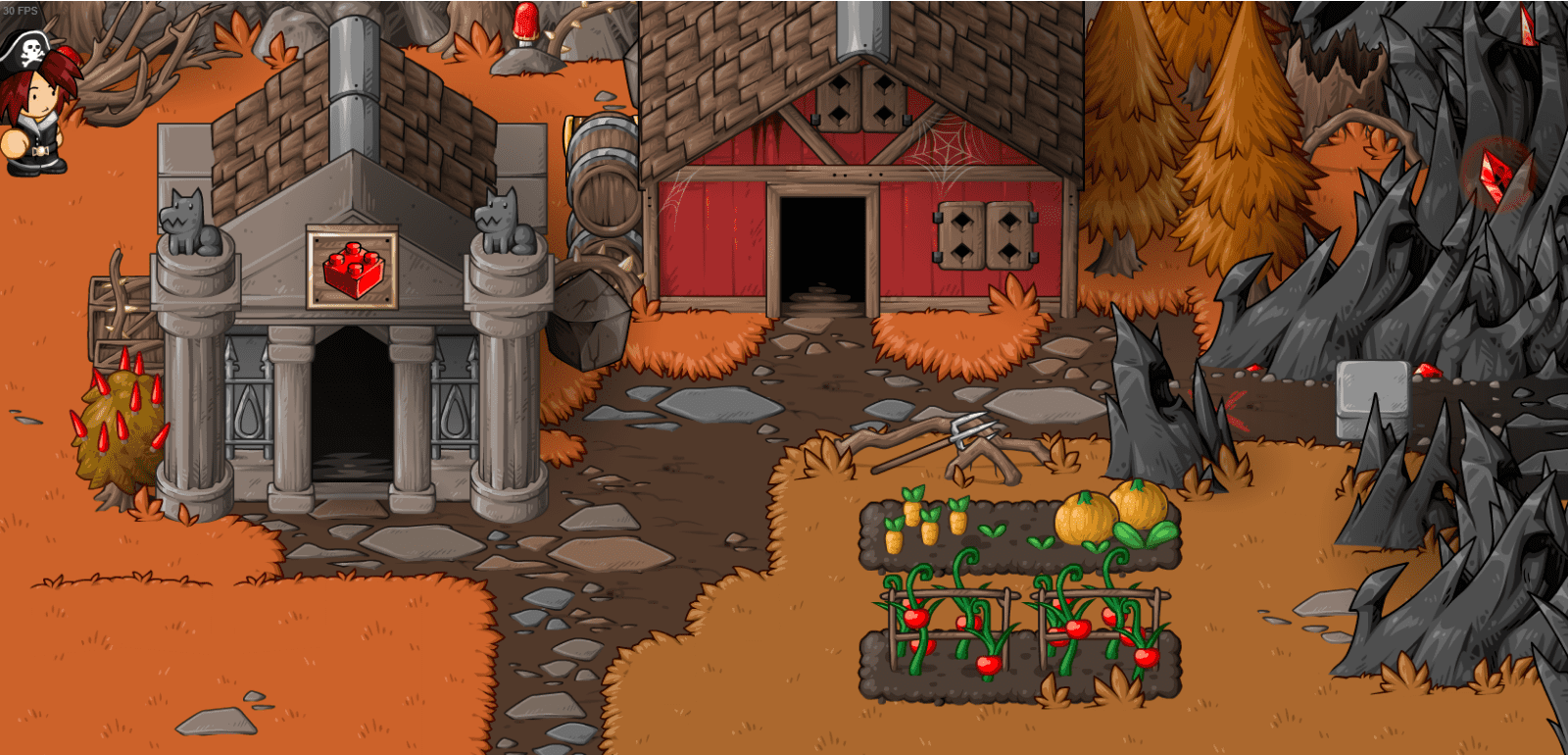Click the hooded dark figure near the rocks
Image resolution: width=1568 pixels, height=755 pixels.
pos(1161,392)
